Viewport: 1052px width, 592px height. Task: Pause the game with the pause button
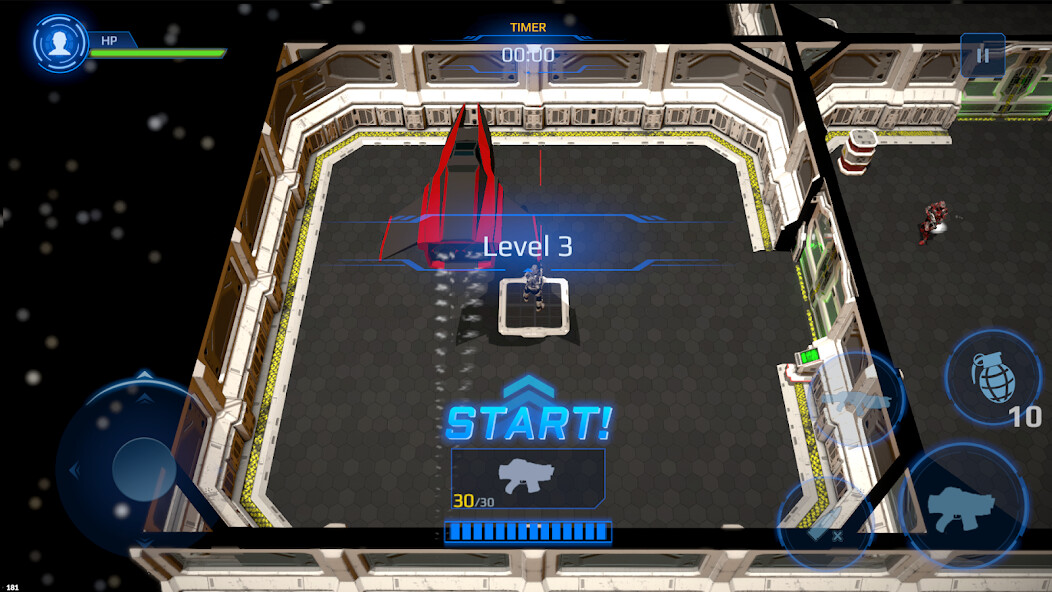[x=982, y=56]
